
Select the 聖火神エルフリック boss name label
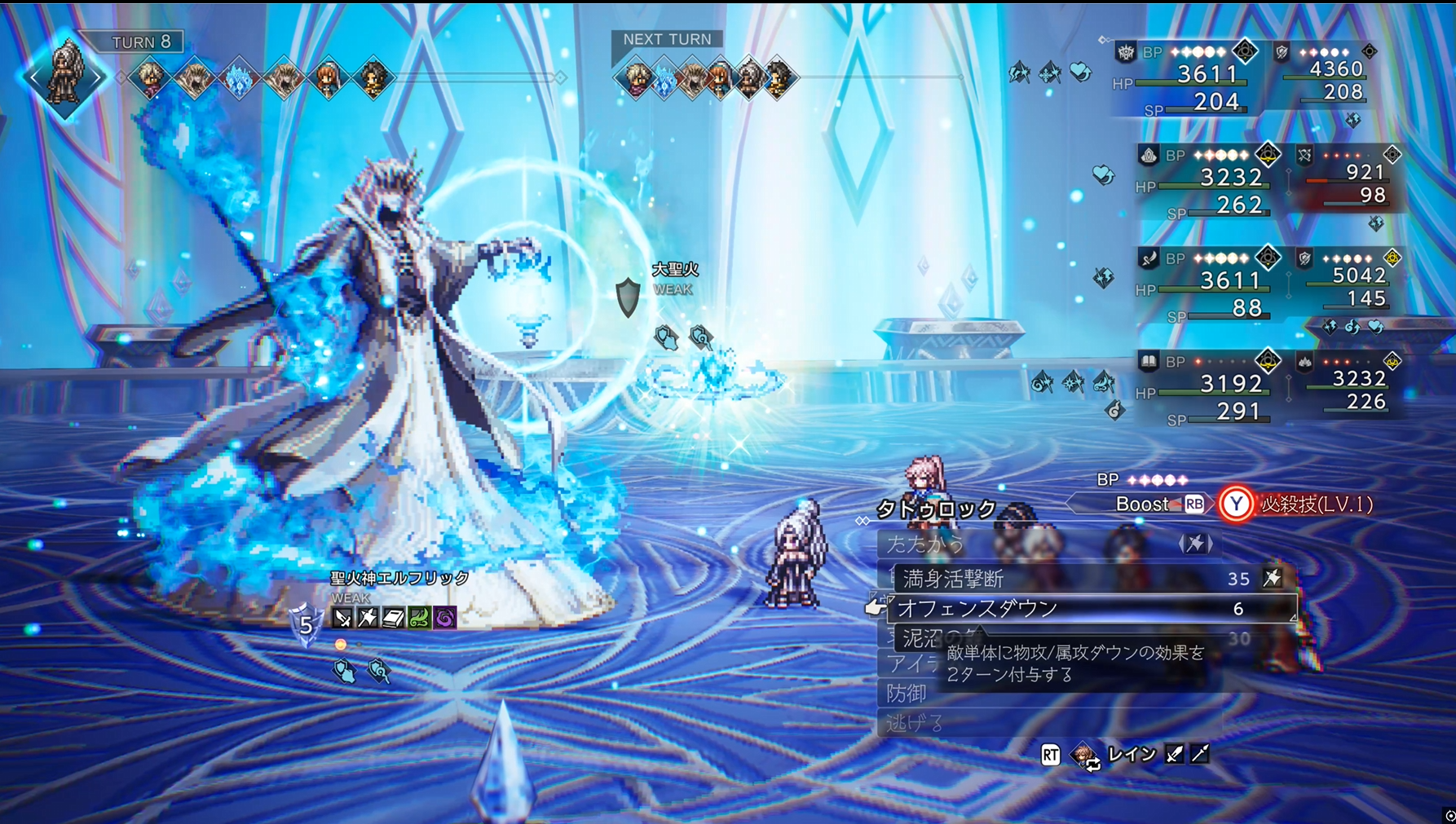click(x=399, y=578)
